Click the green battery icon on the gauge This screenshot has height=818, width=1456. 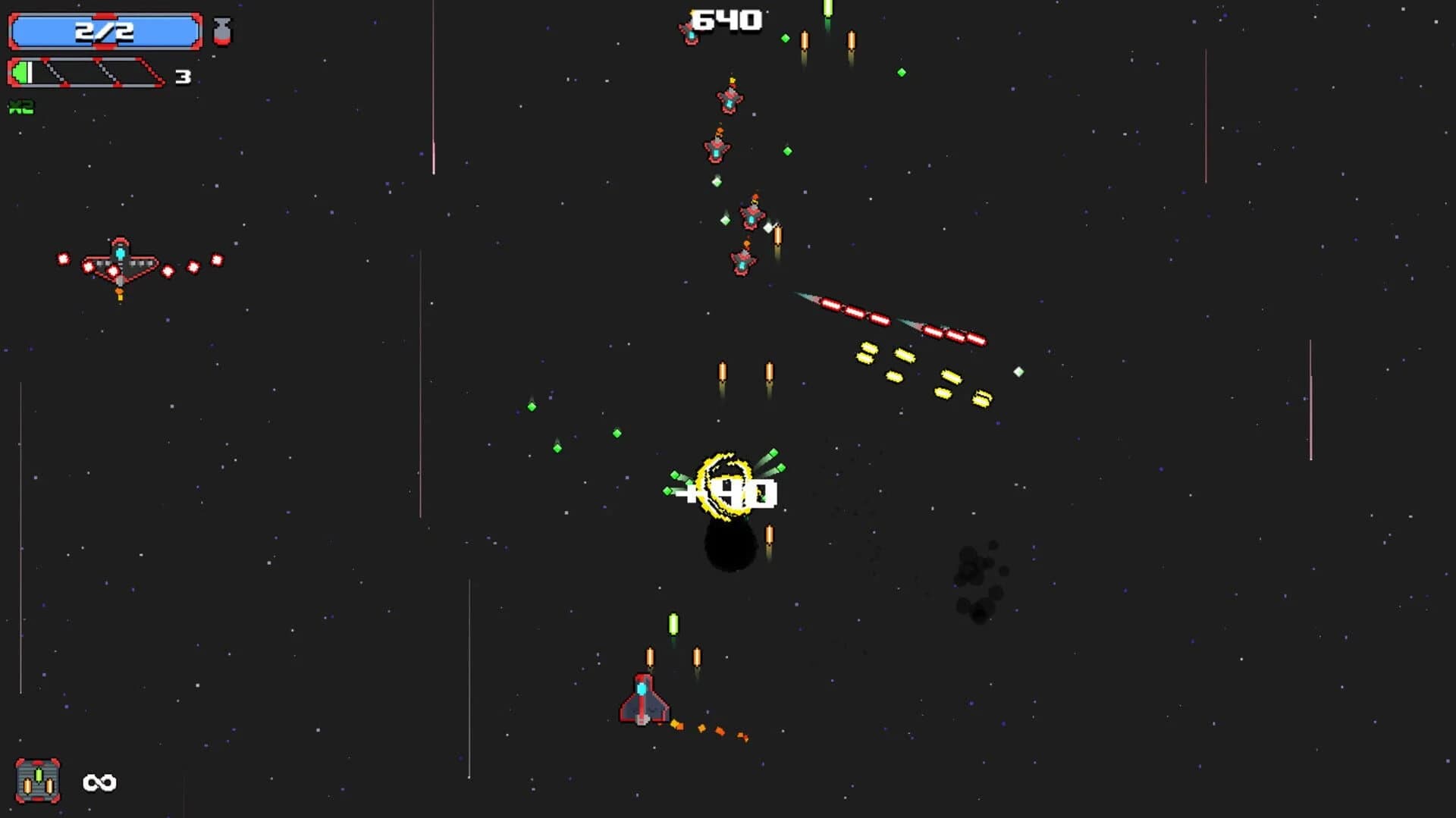pyautogui.click(x=23, y=74)
